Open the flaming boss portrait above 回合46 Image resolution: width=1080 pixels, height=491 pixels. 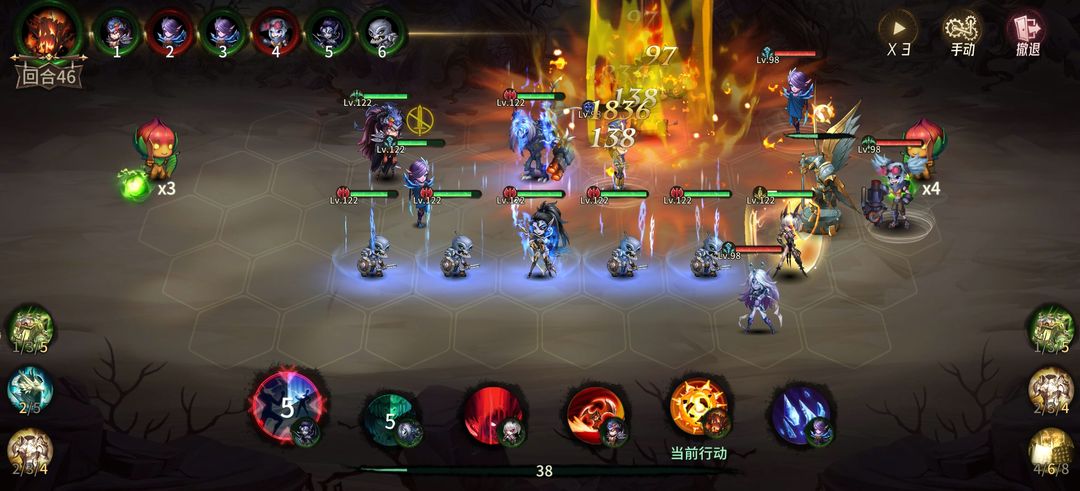[x=48, y=32]
